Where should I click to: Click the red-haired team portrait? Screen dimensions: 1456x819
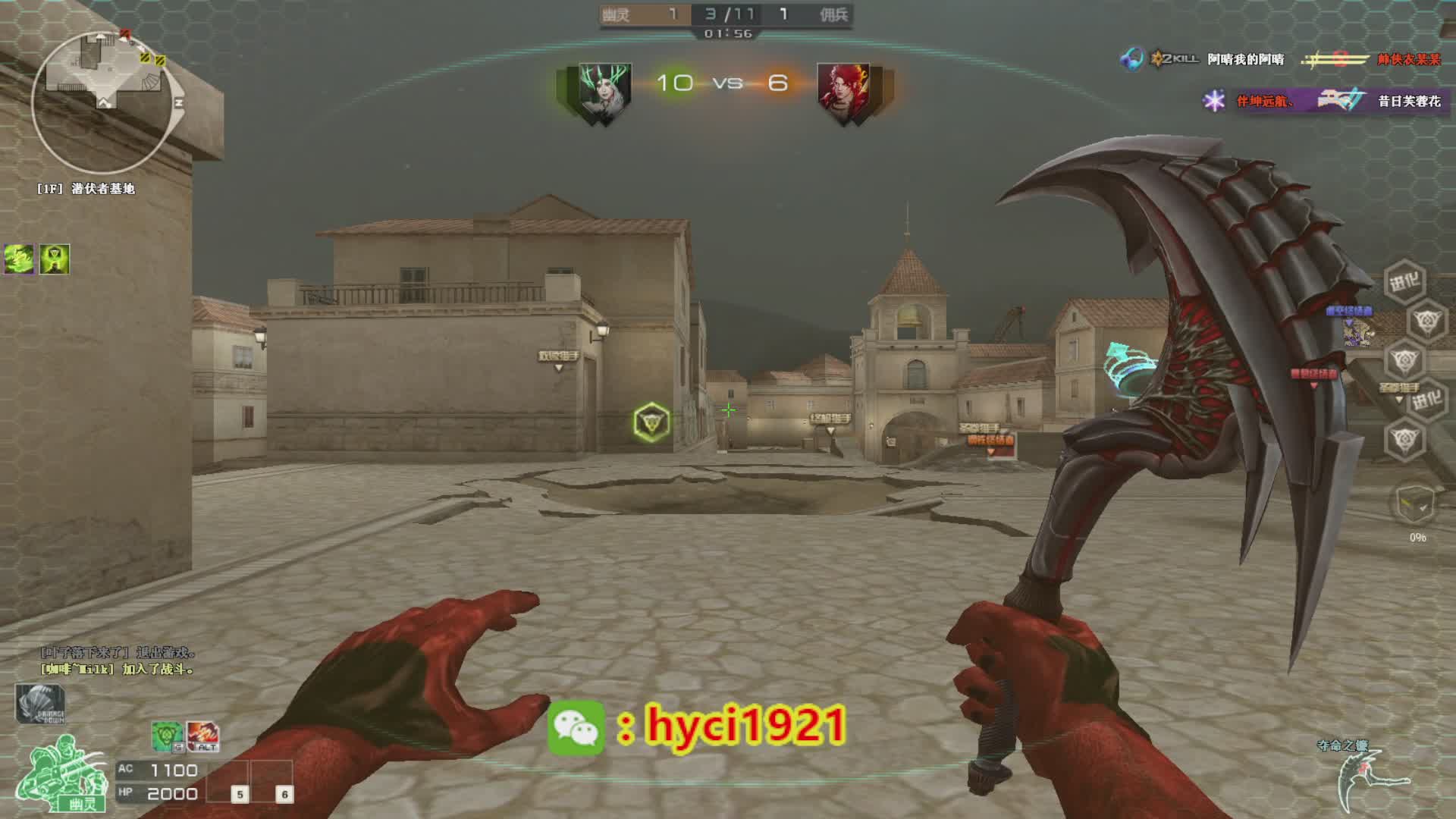tap(843, 93)
